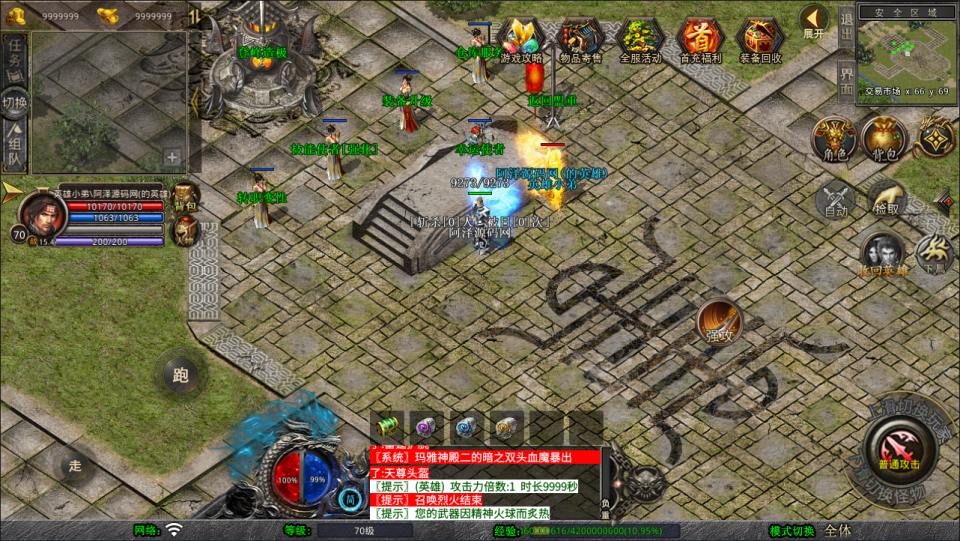Recall the hero with 收回英雄
Image resolution: width=960 pixels, height=541 pixels.
[x=881, y=255]
